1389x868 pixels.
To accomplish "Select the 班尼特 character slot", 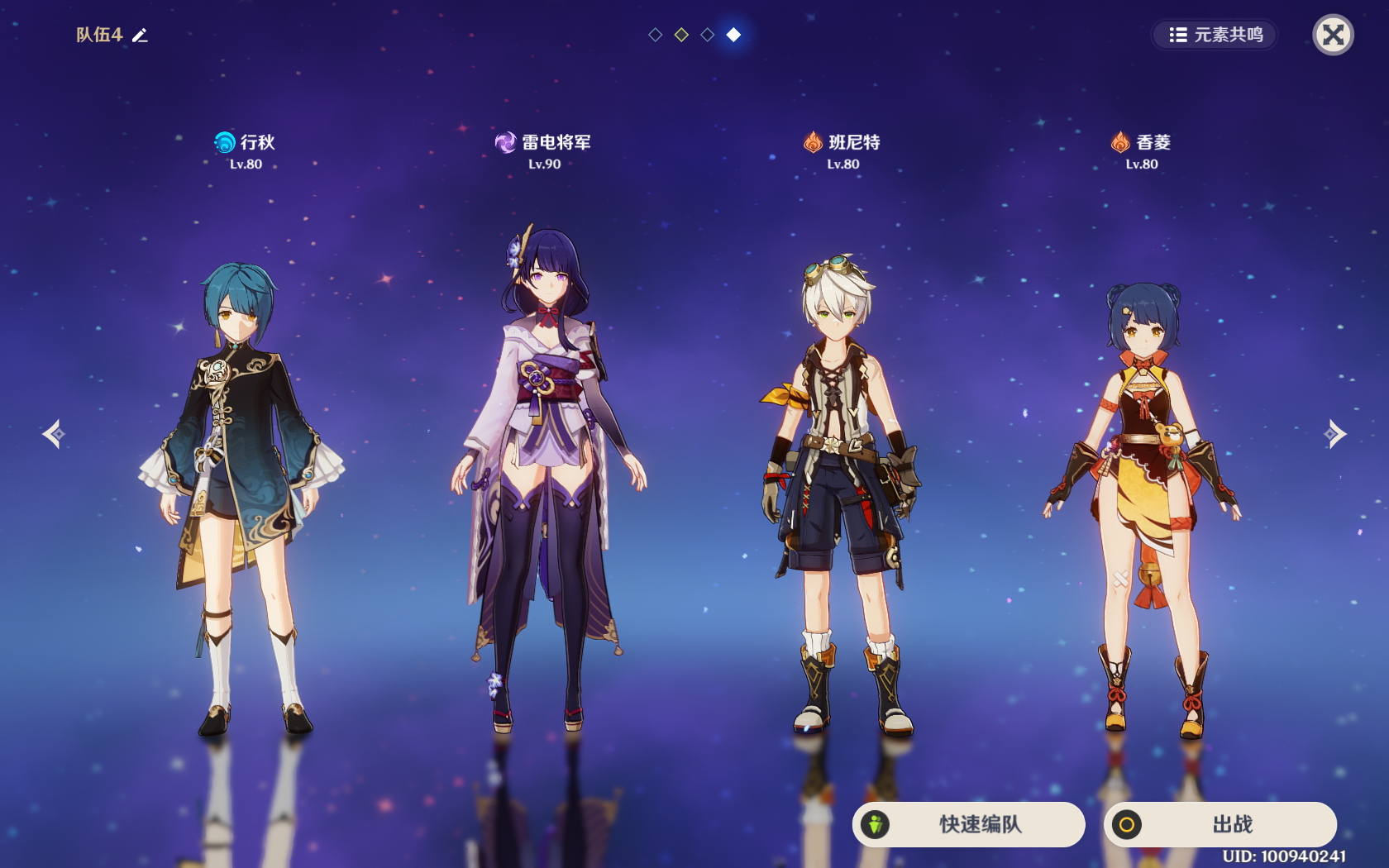I will (x=842, y=496).
